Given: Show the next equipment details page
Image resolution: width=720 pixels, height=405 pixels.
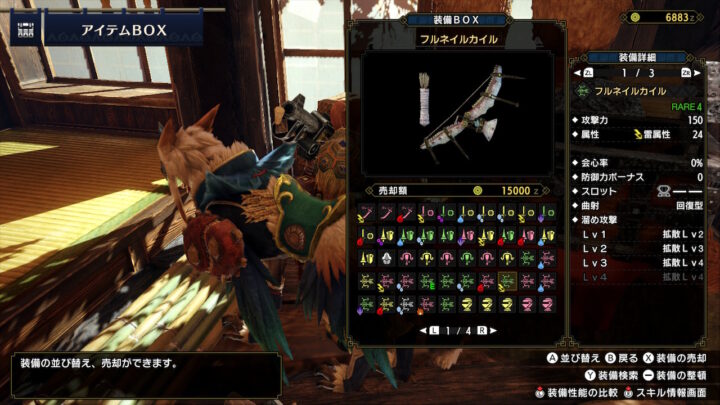Looking at the screenshot, I should click(686, 73).
